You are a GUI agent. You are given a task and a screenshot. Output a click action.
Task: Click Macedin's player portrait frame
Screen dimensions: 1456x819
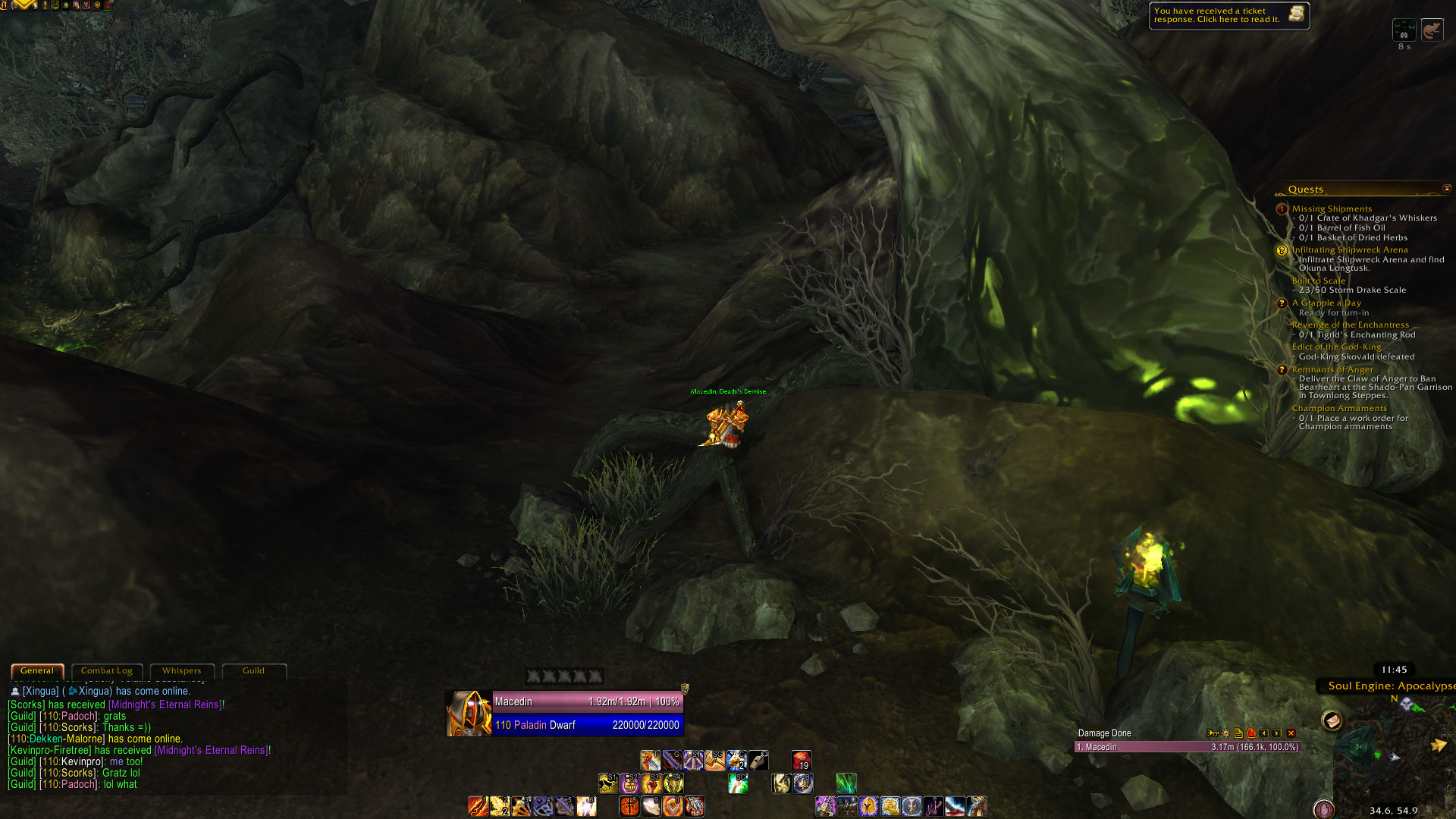469,714
